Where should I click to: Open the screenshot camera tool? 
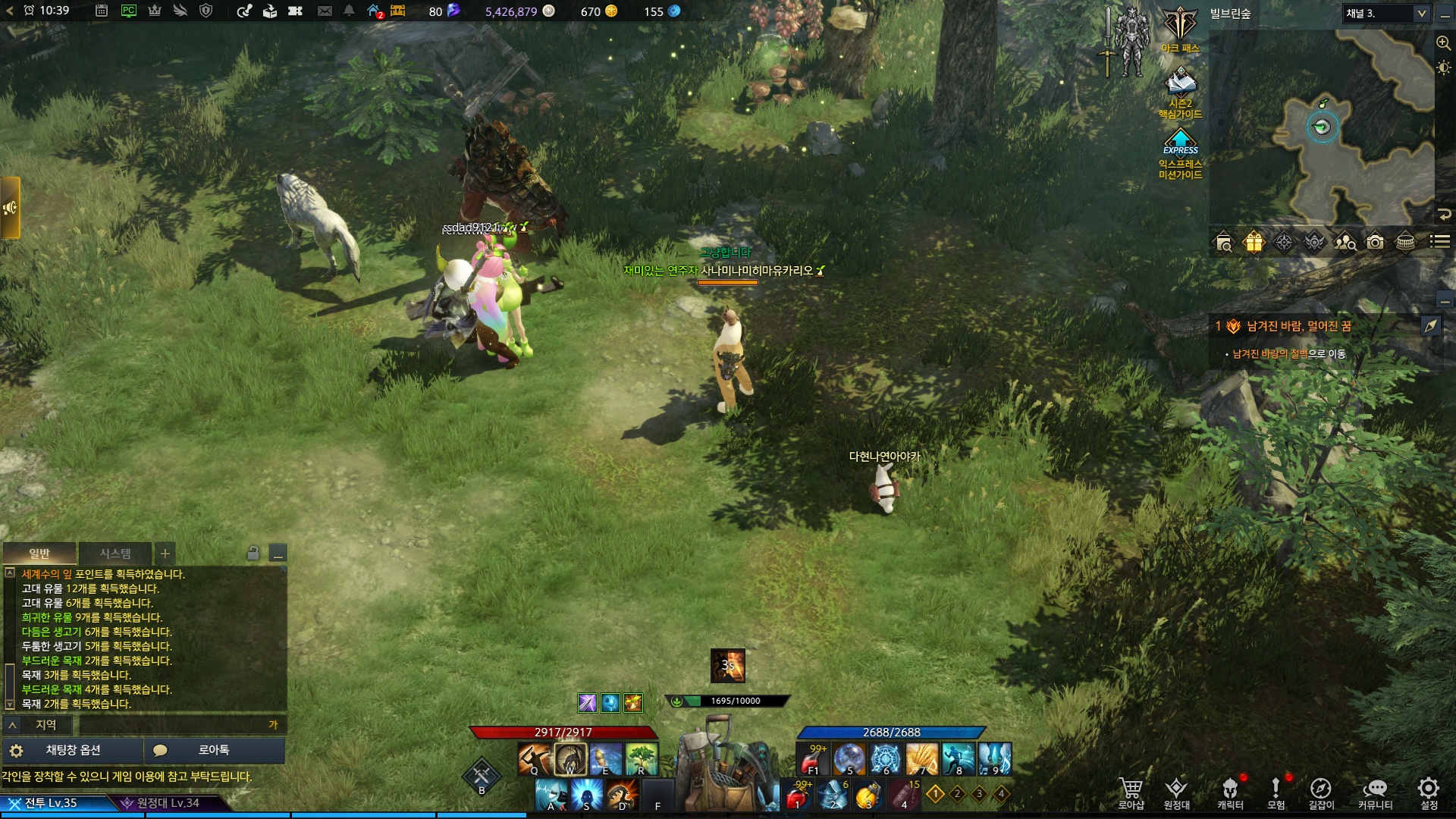(1375, 242)
